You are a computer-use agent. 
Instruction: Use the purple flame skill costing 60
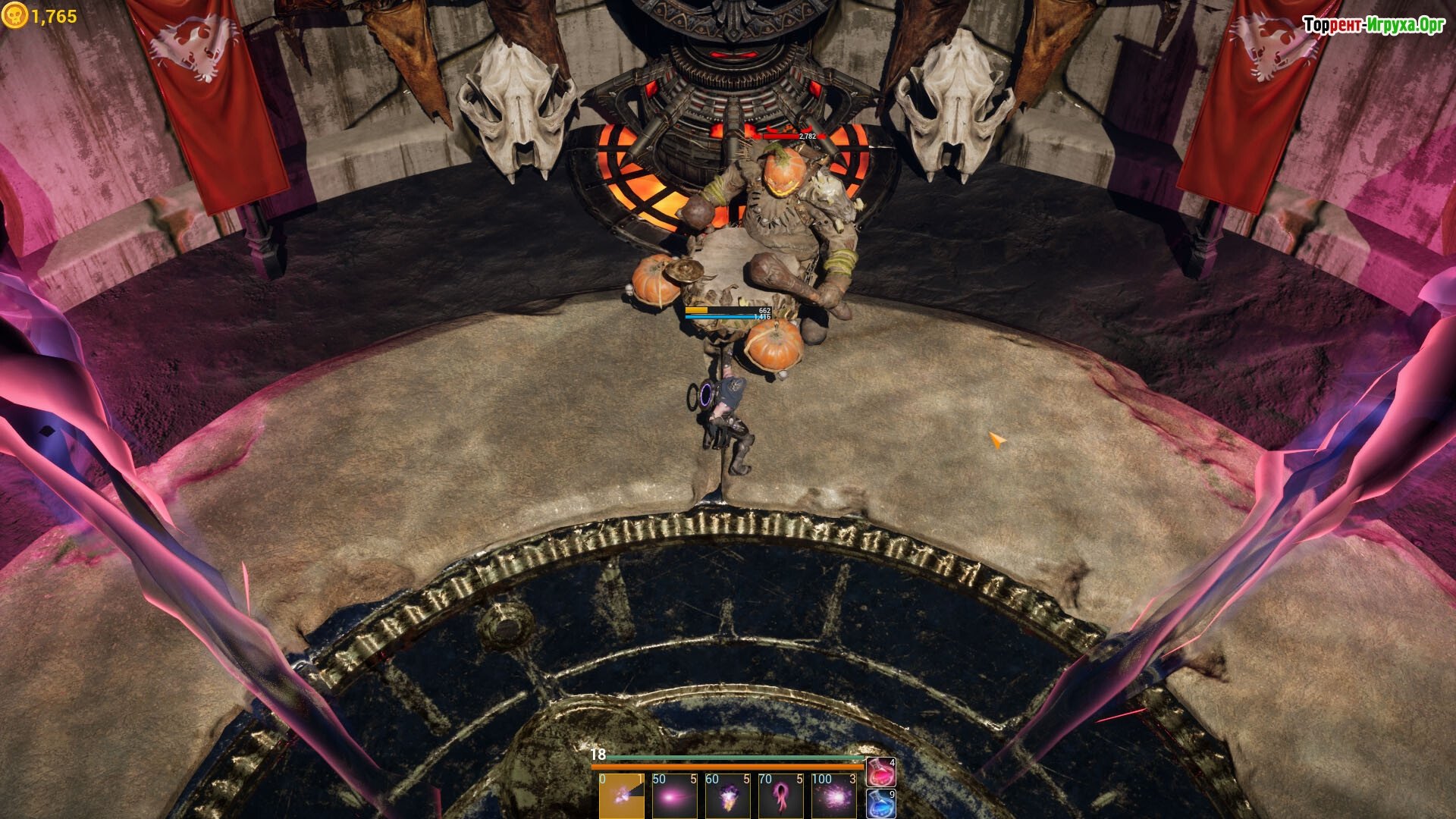pos(727,795)
